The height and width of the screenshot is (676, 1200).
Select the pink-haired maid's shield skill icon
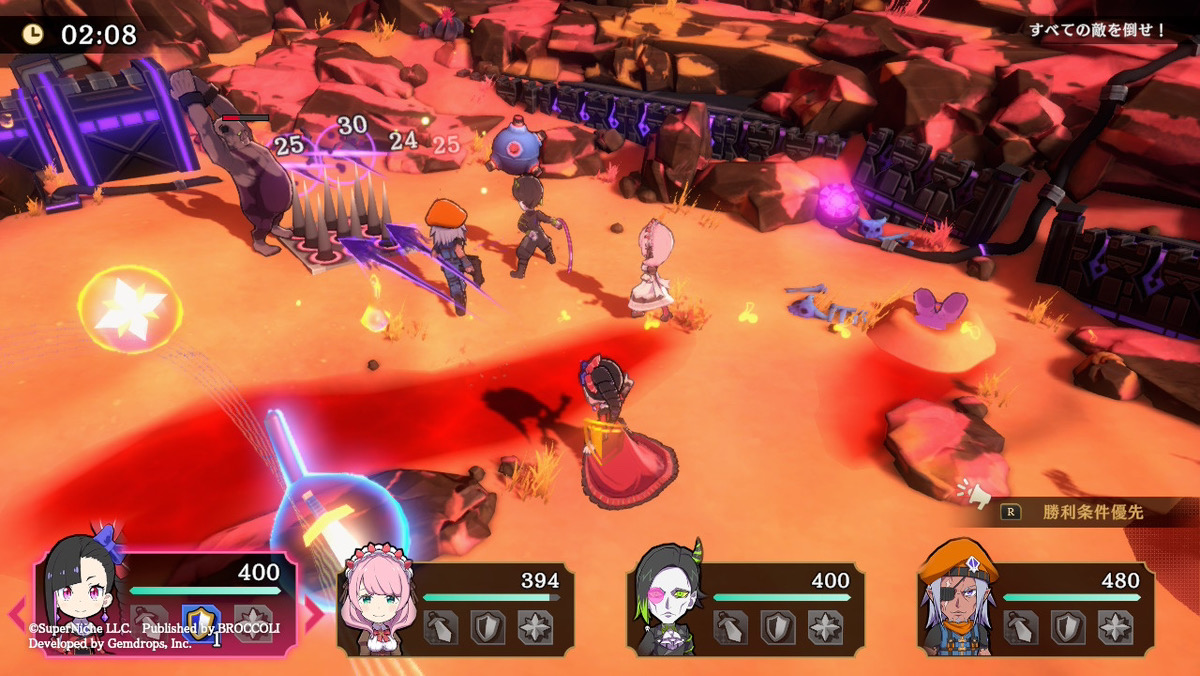(488, 627)
